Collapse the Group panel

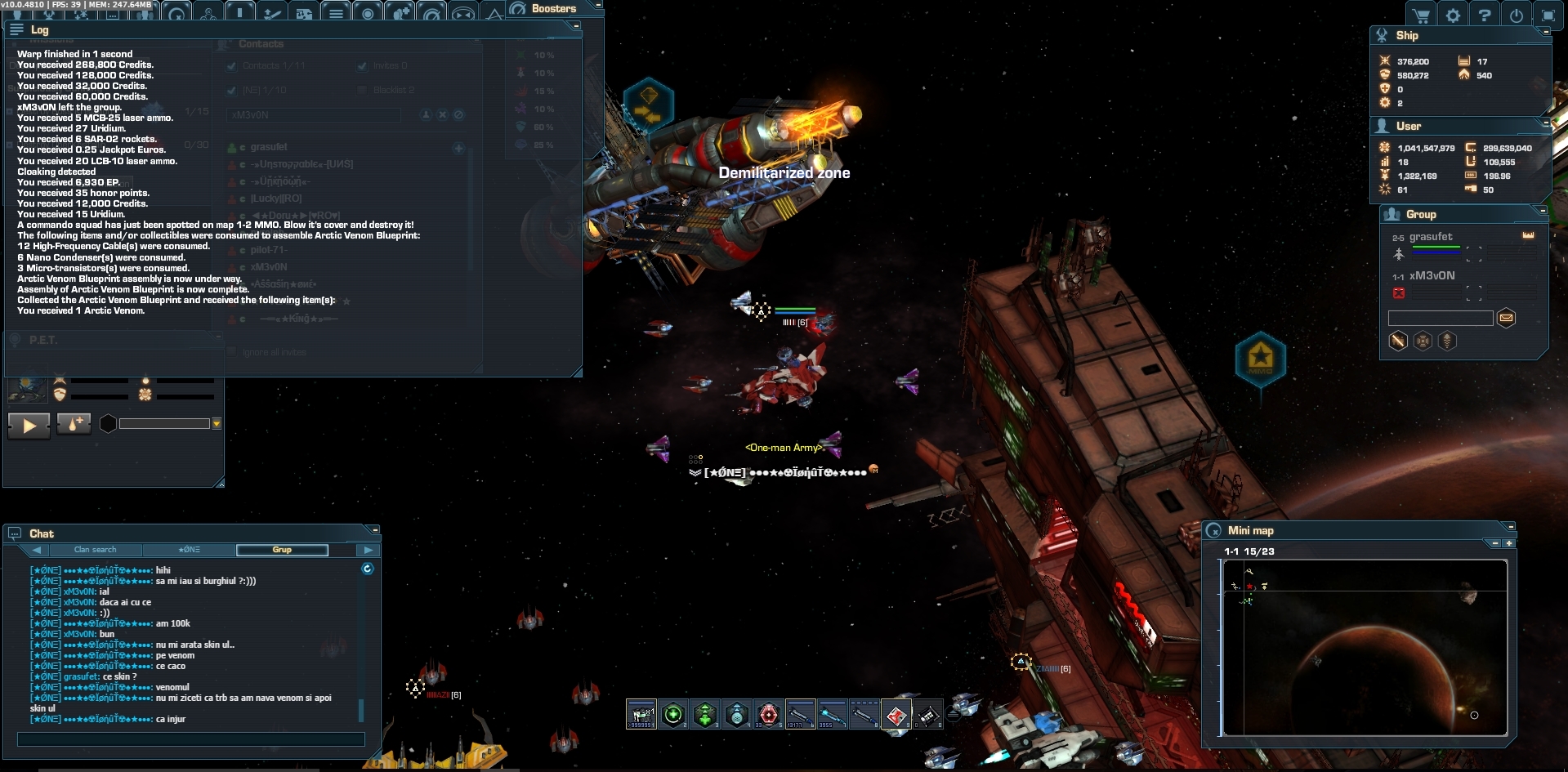[1543, 211]
